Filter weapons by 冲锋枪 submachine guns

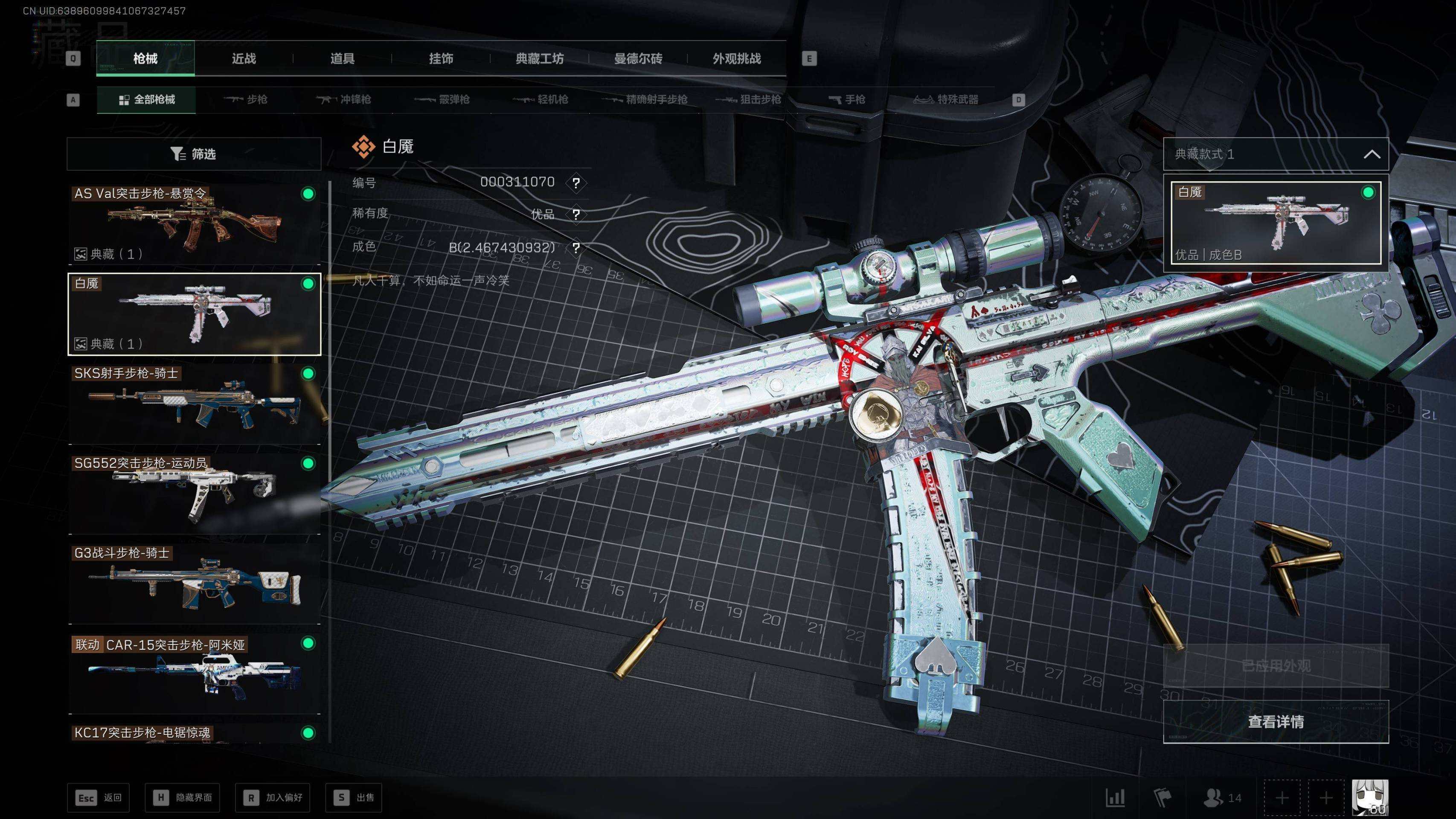coord(344,99)
